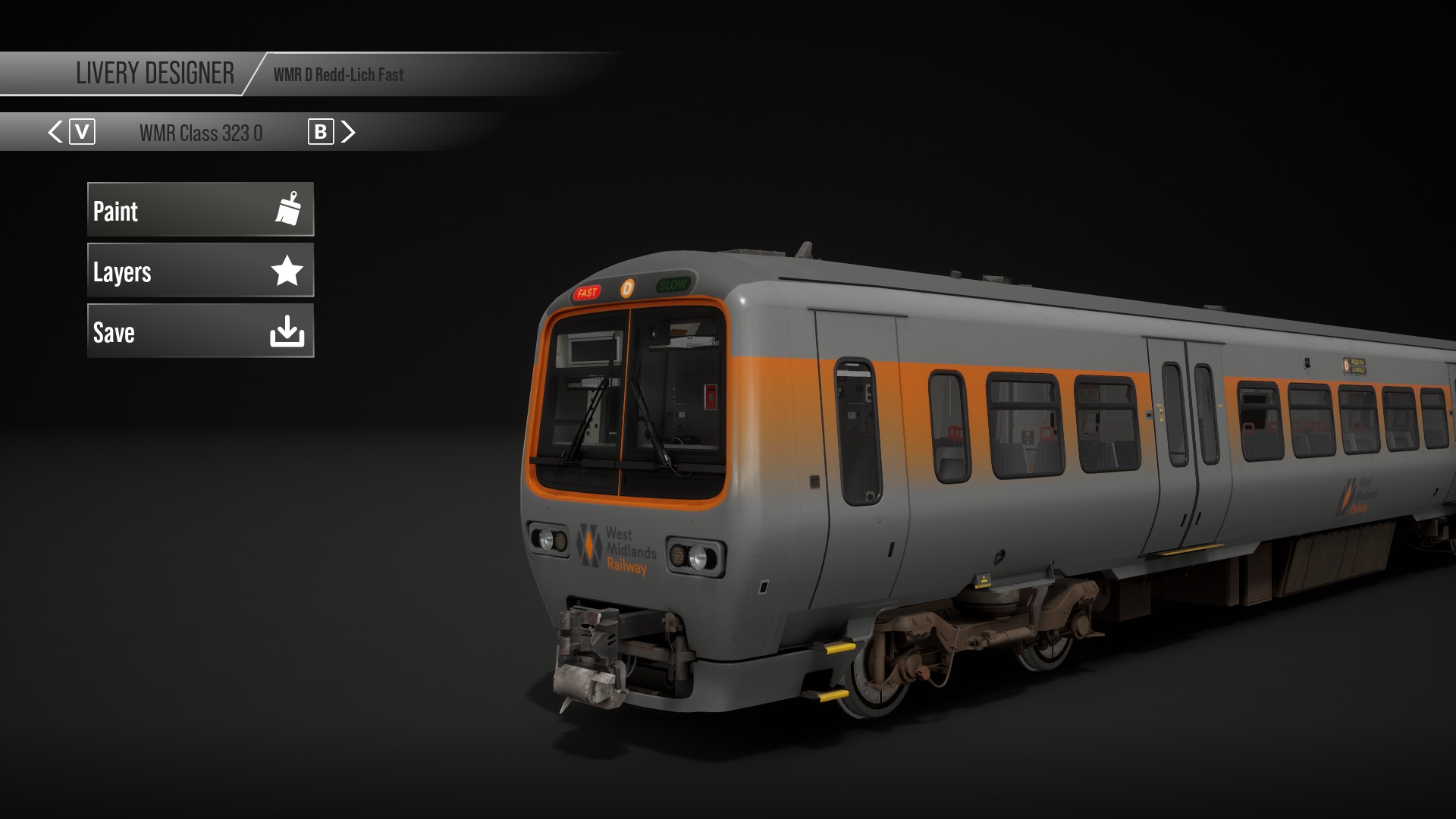
Task: Open the Layers menu
Action: pos(200,271)
